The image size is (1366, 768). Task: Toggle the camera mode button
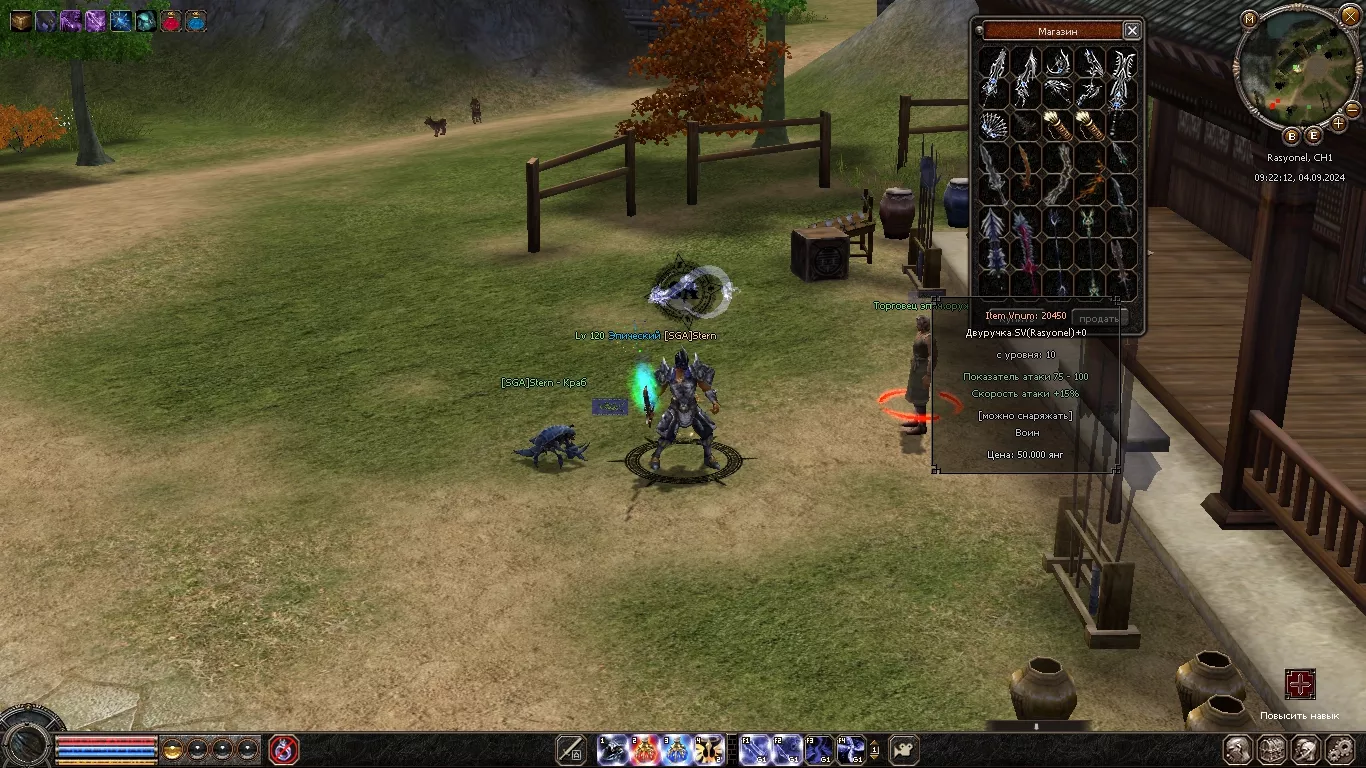point(904,749)
